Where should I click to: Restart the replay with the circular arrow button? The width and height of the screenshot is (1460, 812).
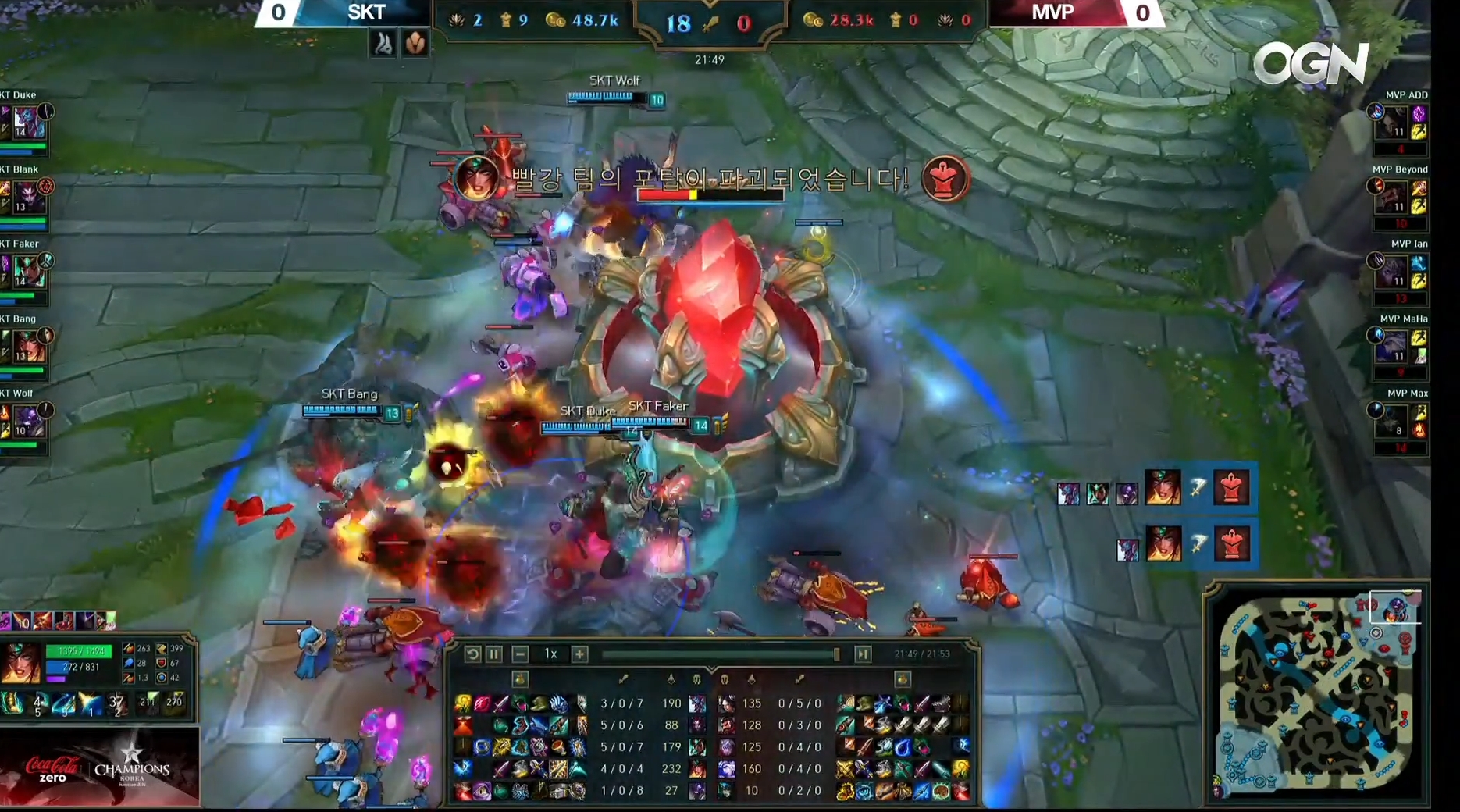pyautogui.click(x=473, y=654)
